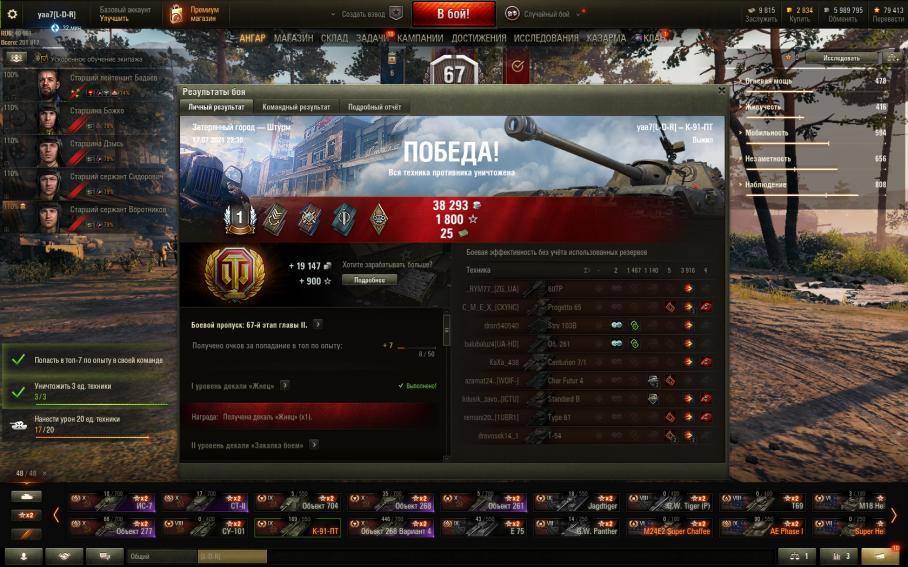This screenshot has height=567, width=908.
Task: Open the «Казарма» barracks
Action: point(607,38)
